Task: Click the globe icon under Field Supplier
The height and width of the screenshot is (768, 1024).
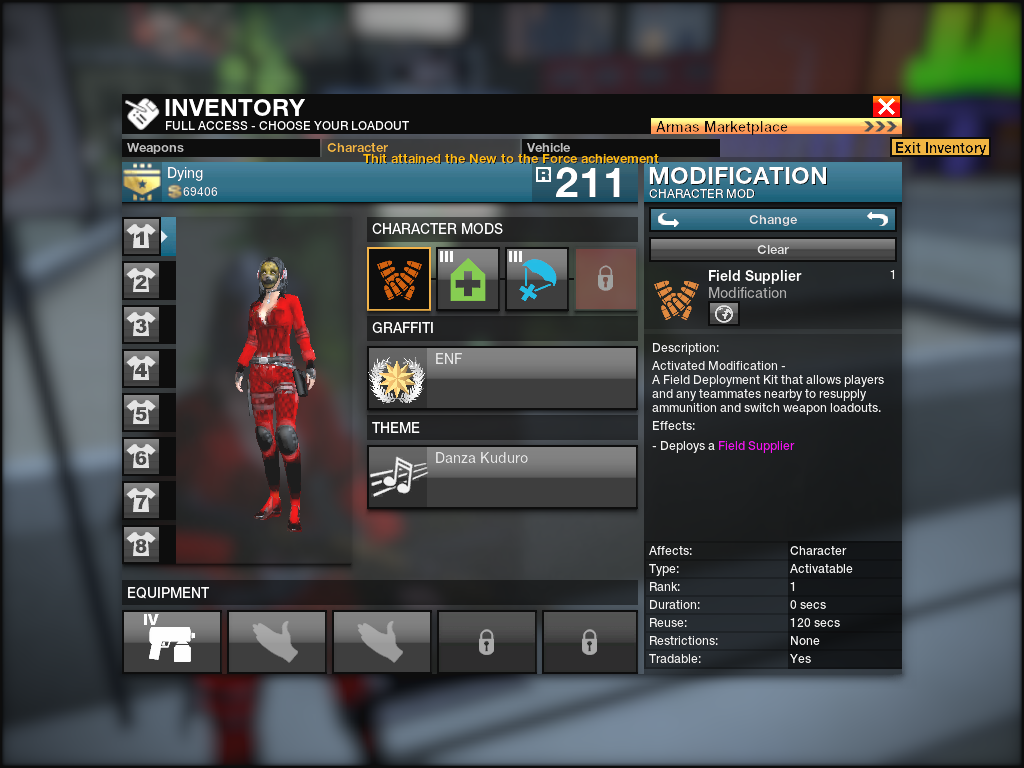Action: [x=723, y=314]
